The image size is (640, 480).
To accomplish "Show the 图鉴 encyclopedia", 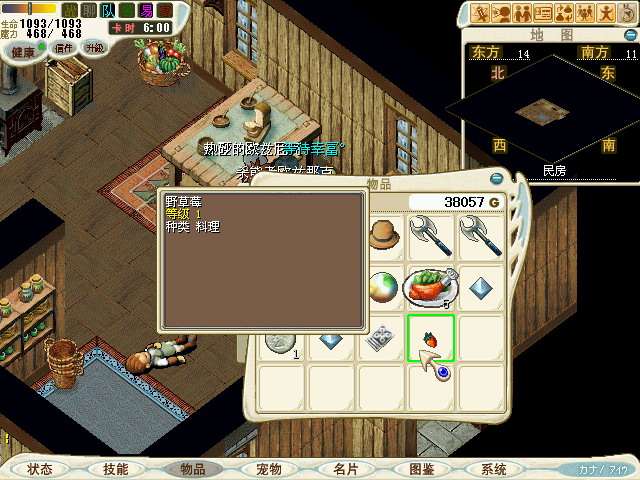I will click(421, 469).
